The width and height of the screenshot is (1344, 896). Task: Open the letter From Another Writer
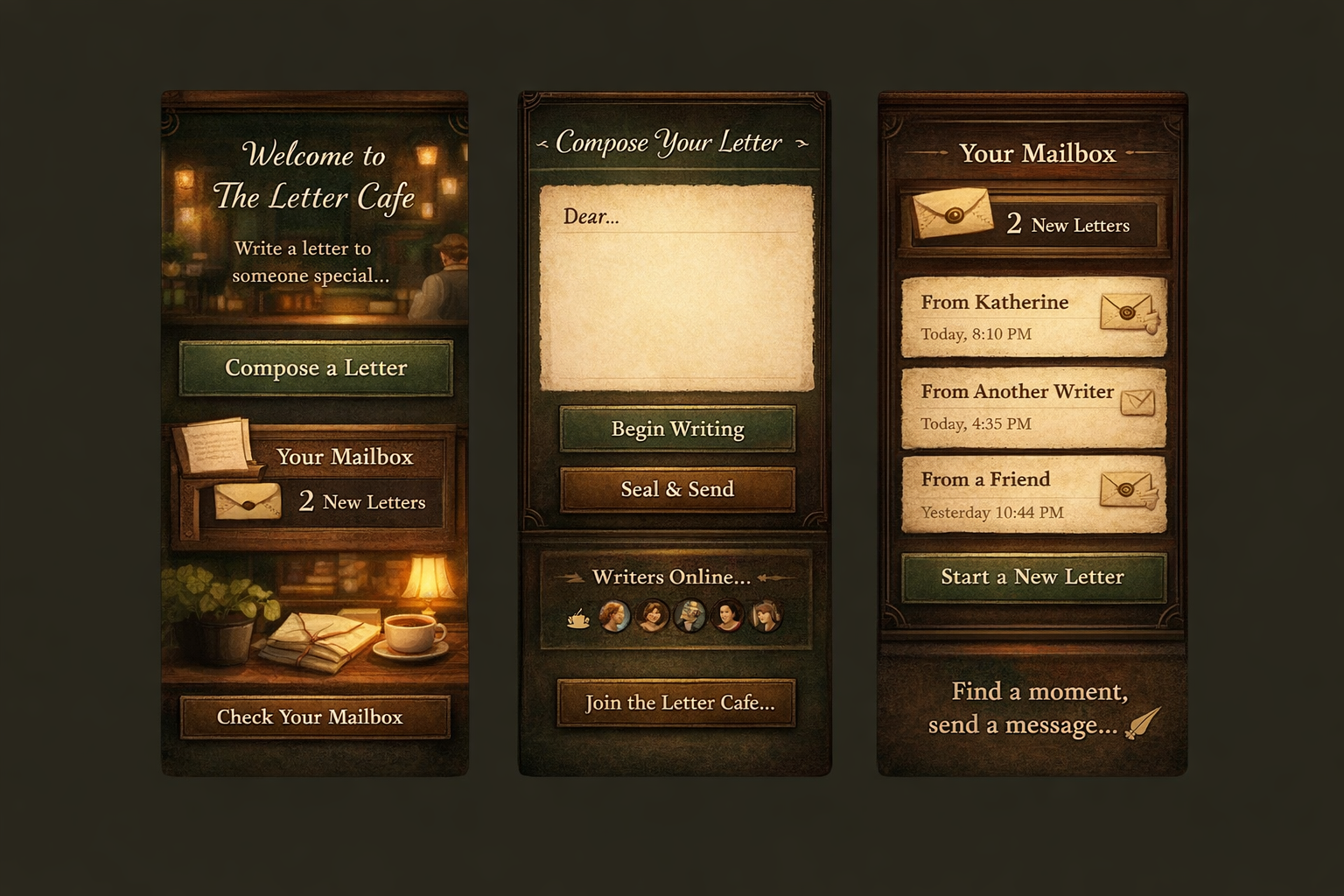[x=1033, y=407]
